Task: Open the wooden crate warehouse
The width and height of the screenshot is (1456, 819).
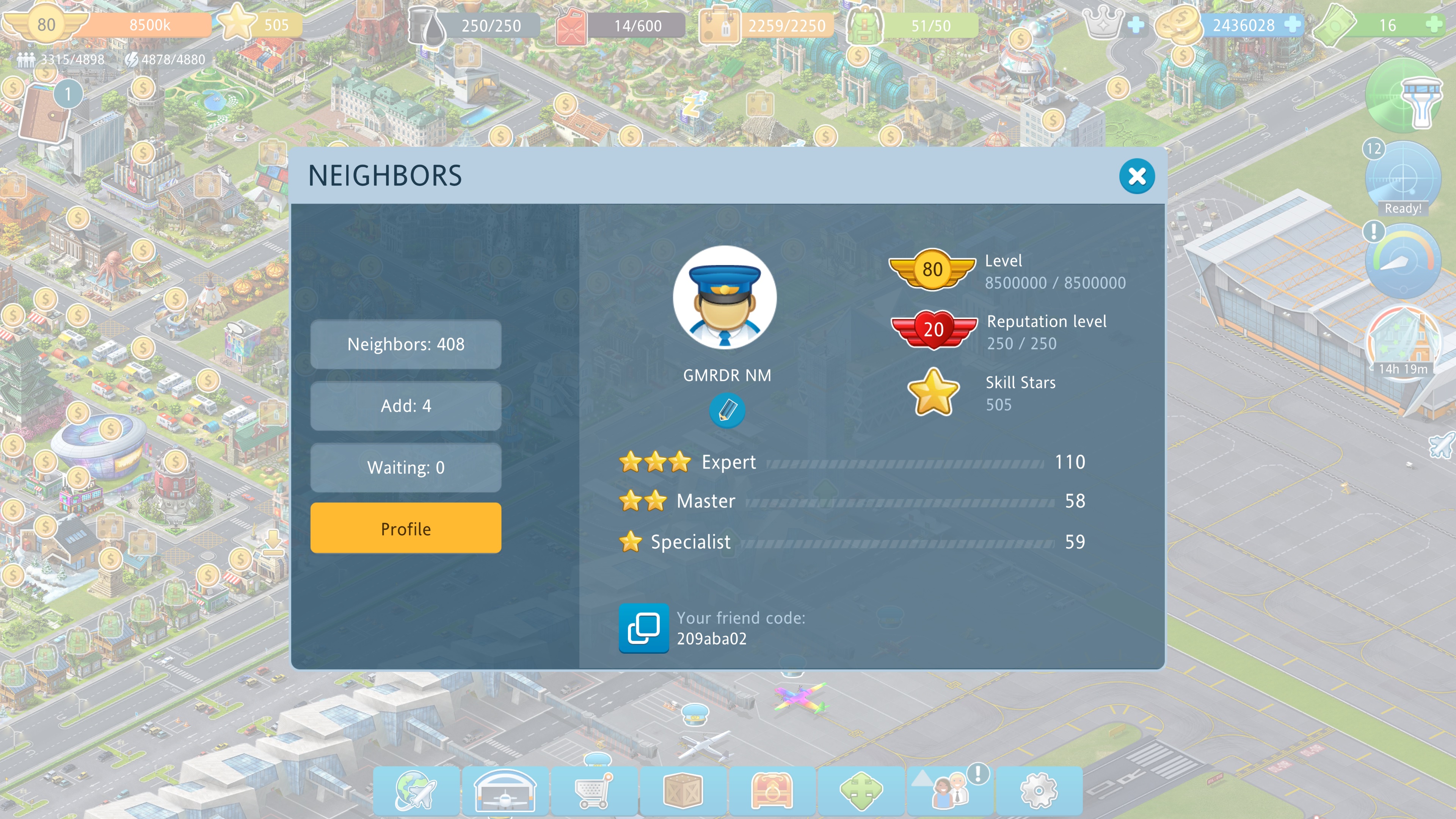Action: coord(682,790)
